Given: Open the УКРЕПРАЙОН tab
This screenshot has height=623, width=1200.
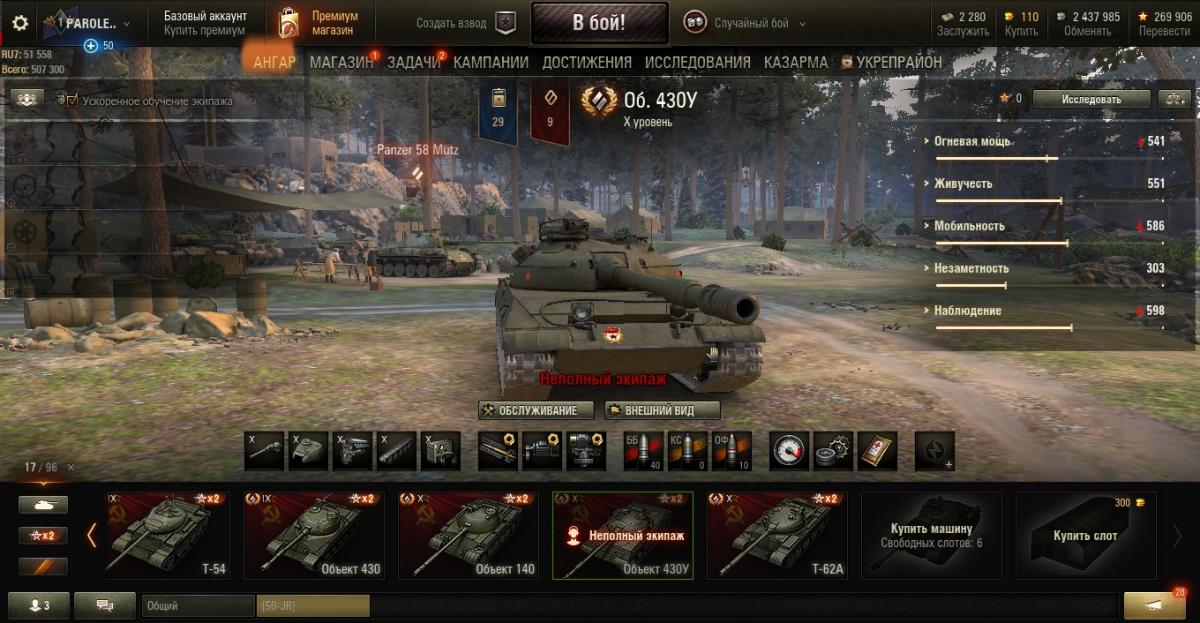Looking at the screenshot, I should click(891, 62).
